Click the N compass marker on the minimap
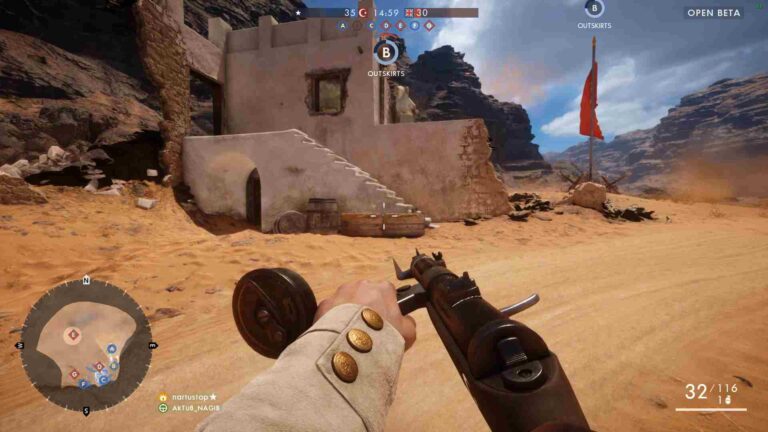Screen dimensions: 768x432 [86, 280]
